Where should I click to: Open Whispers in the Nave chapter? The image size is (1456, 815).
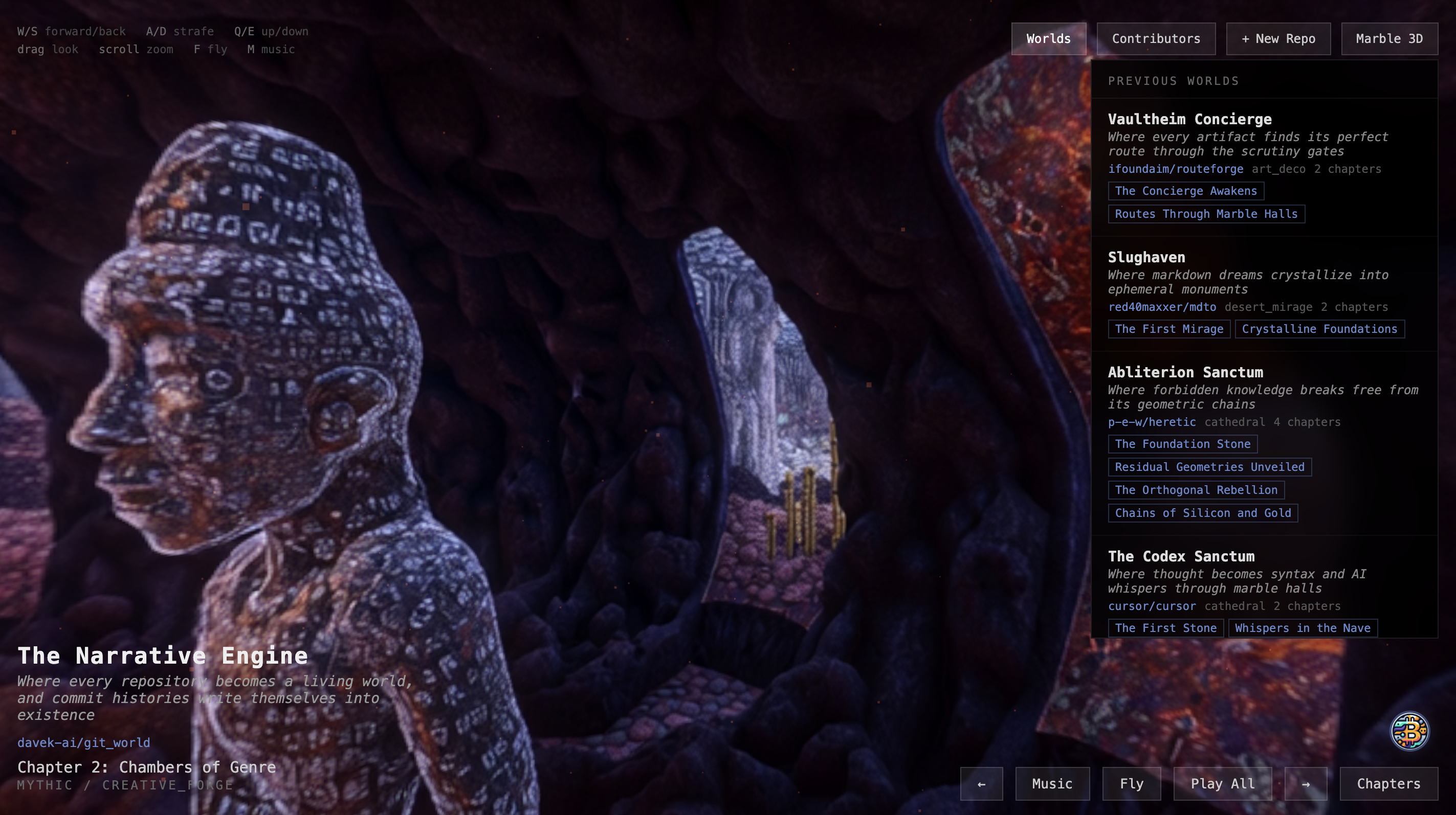[x=1302, y=628]
